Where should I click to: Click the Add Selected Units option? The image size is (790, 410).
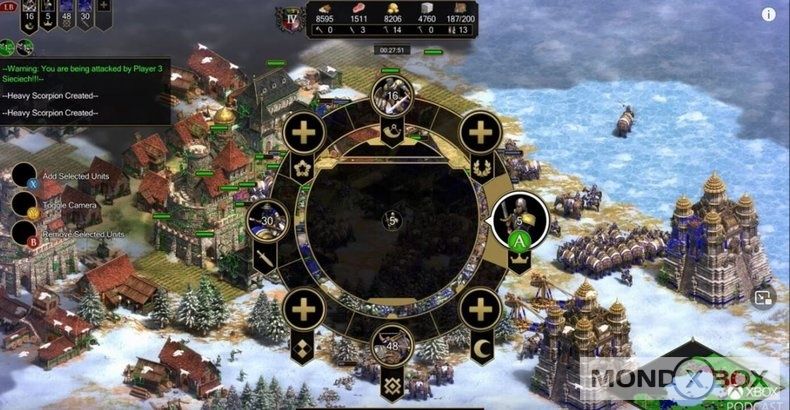(x=26, y=175)
